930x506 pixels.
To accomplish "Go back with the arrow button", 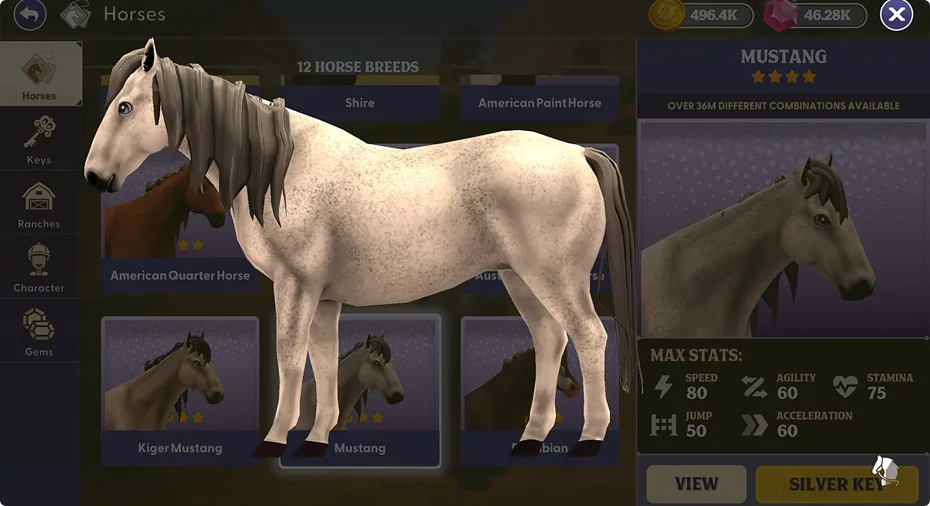I will pos(31,15).
